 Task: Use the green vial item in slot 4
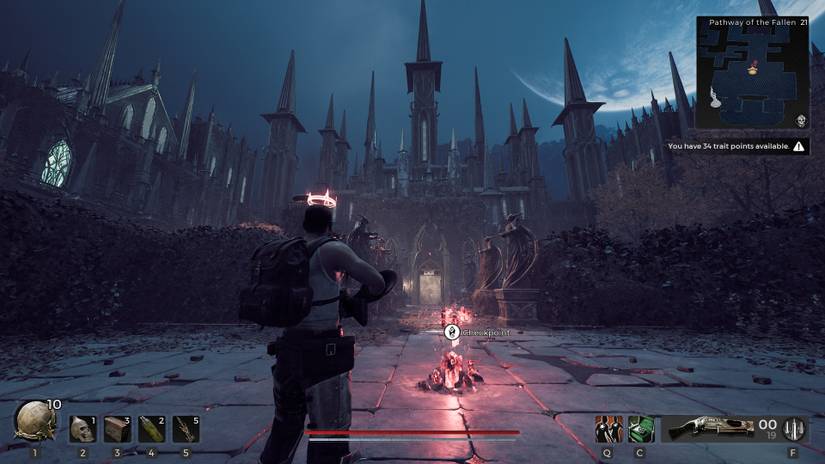pos(151,429)
